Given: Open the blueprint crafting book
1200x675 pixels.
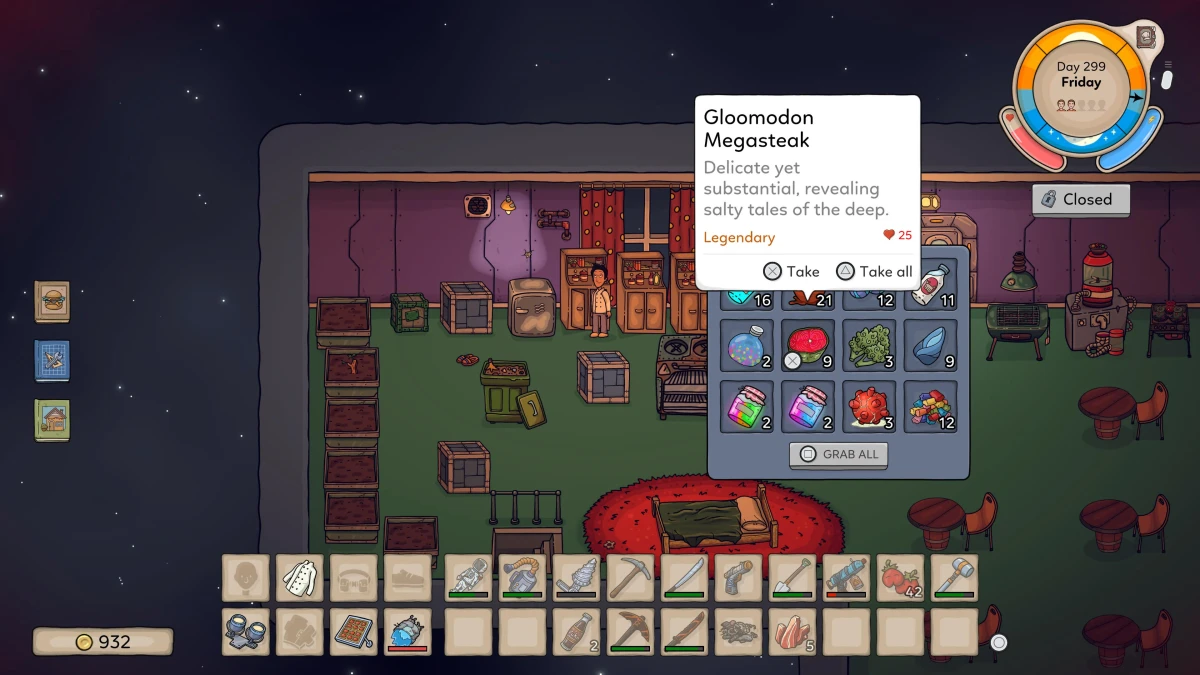Looking at the screenshot, I should (52, 360).
